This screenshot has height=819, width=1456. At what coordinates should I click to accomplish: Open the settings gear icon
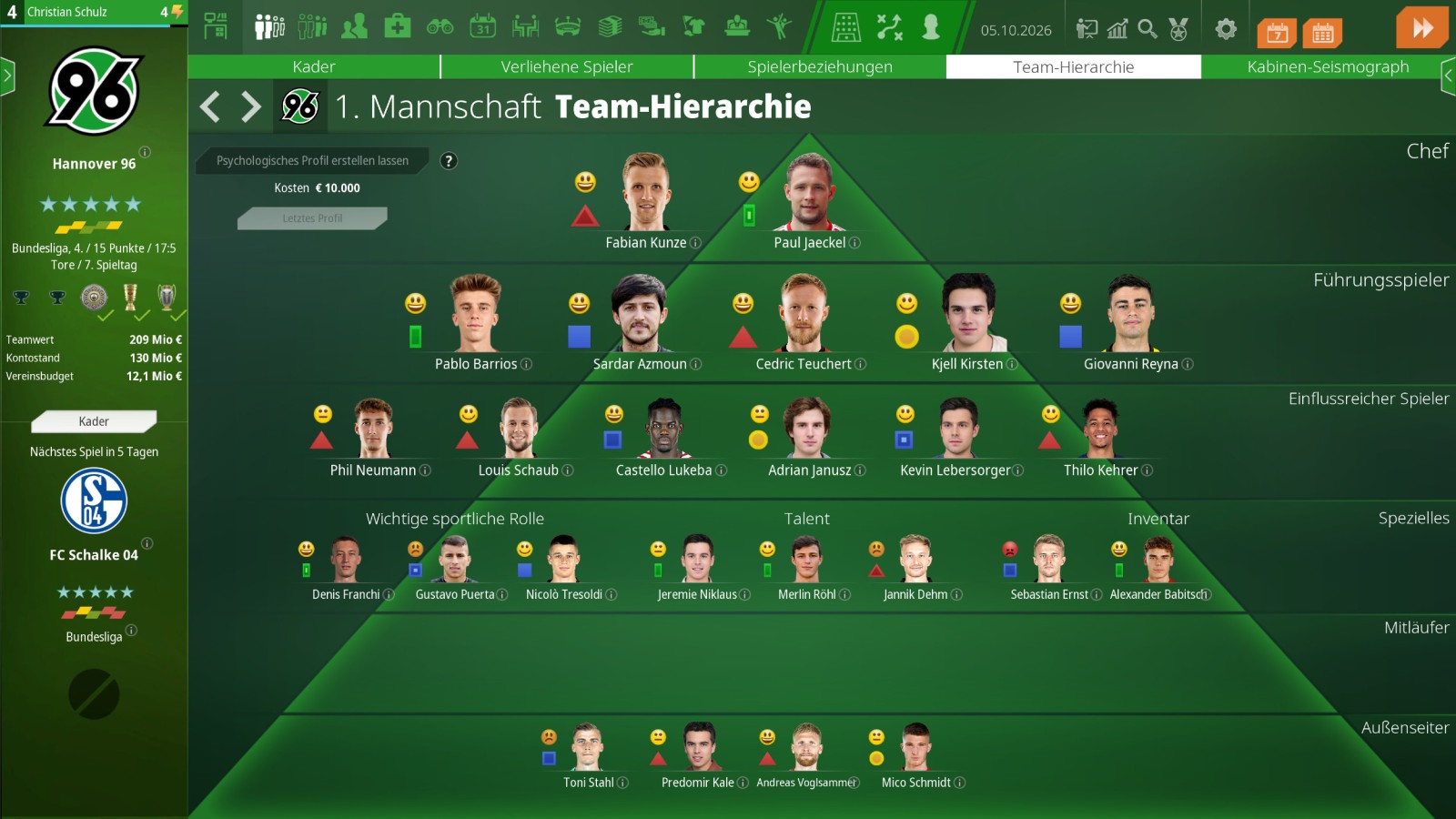click(1226, 29)
